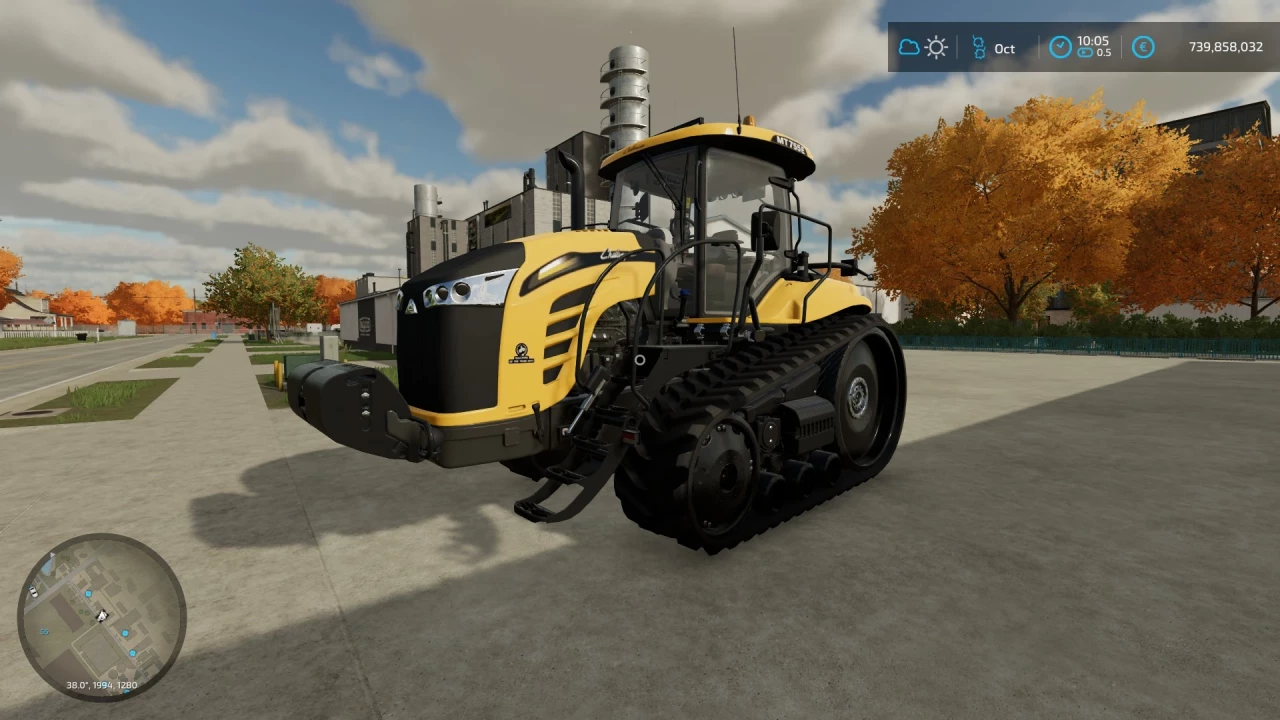Select field 56 on the minimap

pyautogui.click(x=44, y=631)
